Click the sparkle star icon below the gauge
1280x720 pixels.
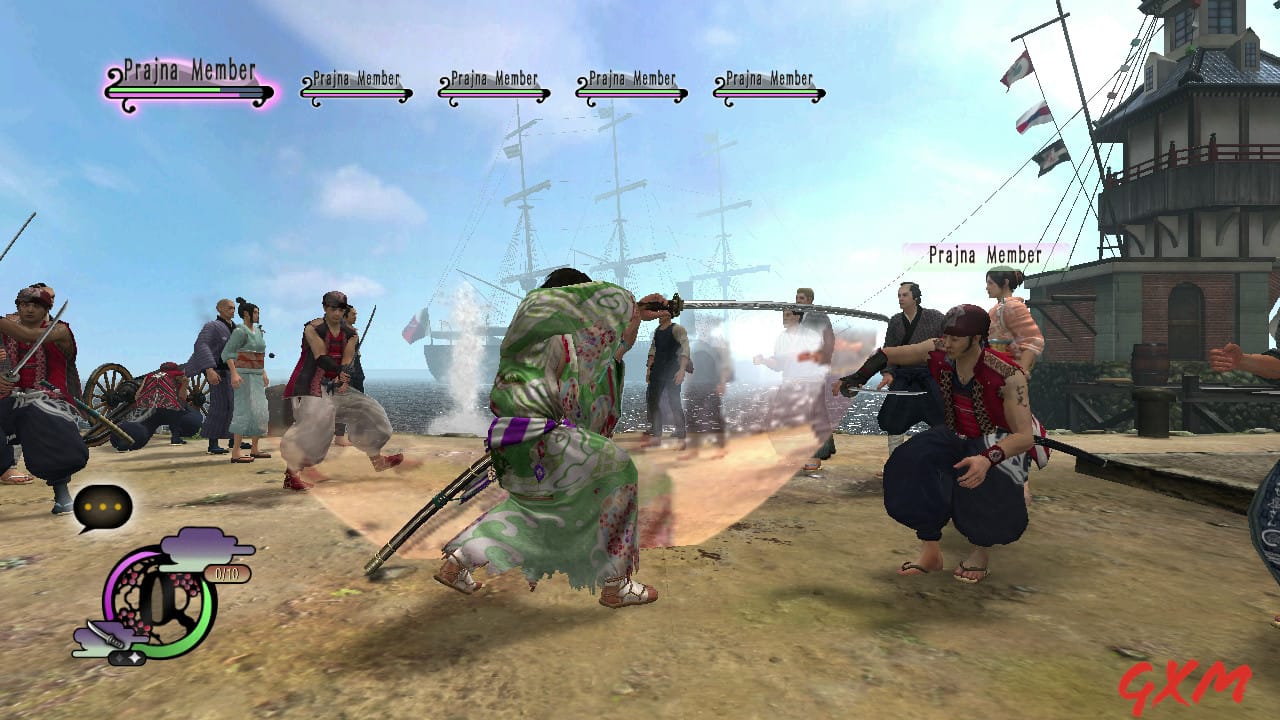tap(126, 657)
